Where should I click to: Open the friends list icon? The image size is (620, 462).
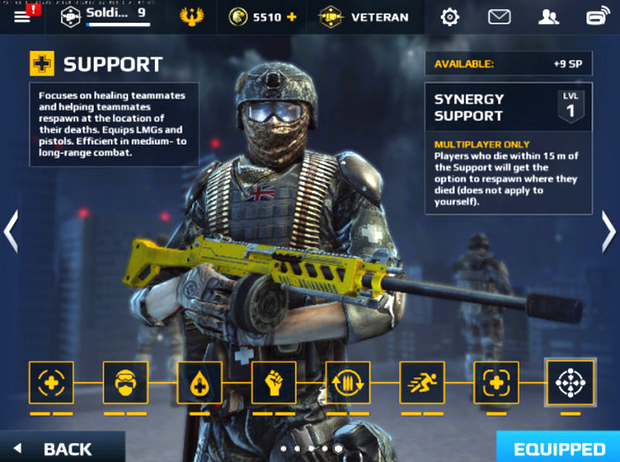click(548, 17)
